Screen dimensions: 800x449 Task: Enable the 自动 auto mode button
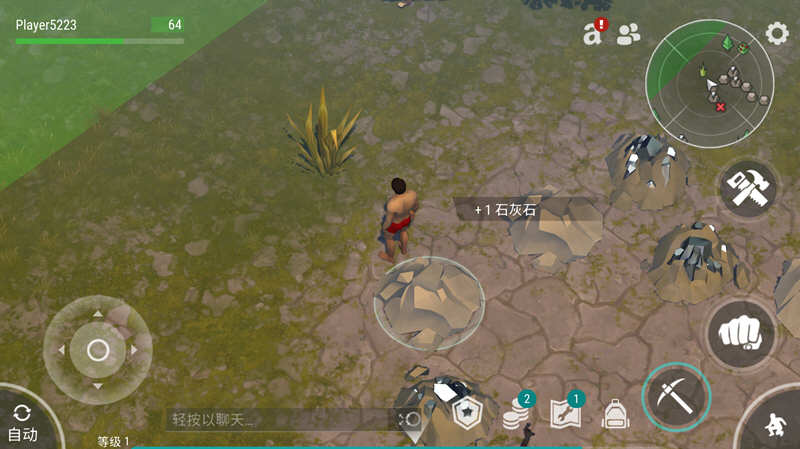23,422
